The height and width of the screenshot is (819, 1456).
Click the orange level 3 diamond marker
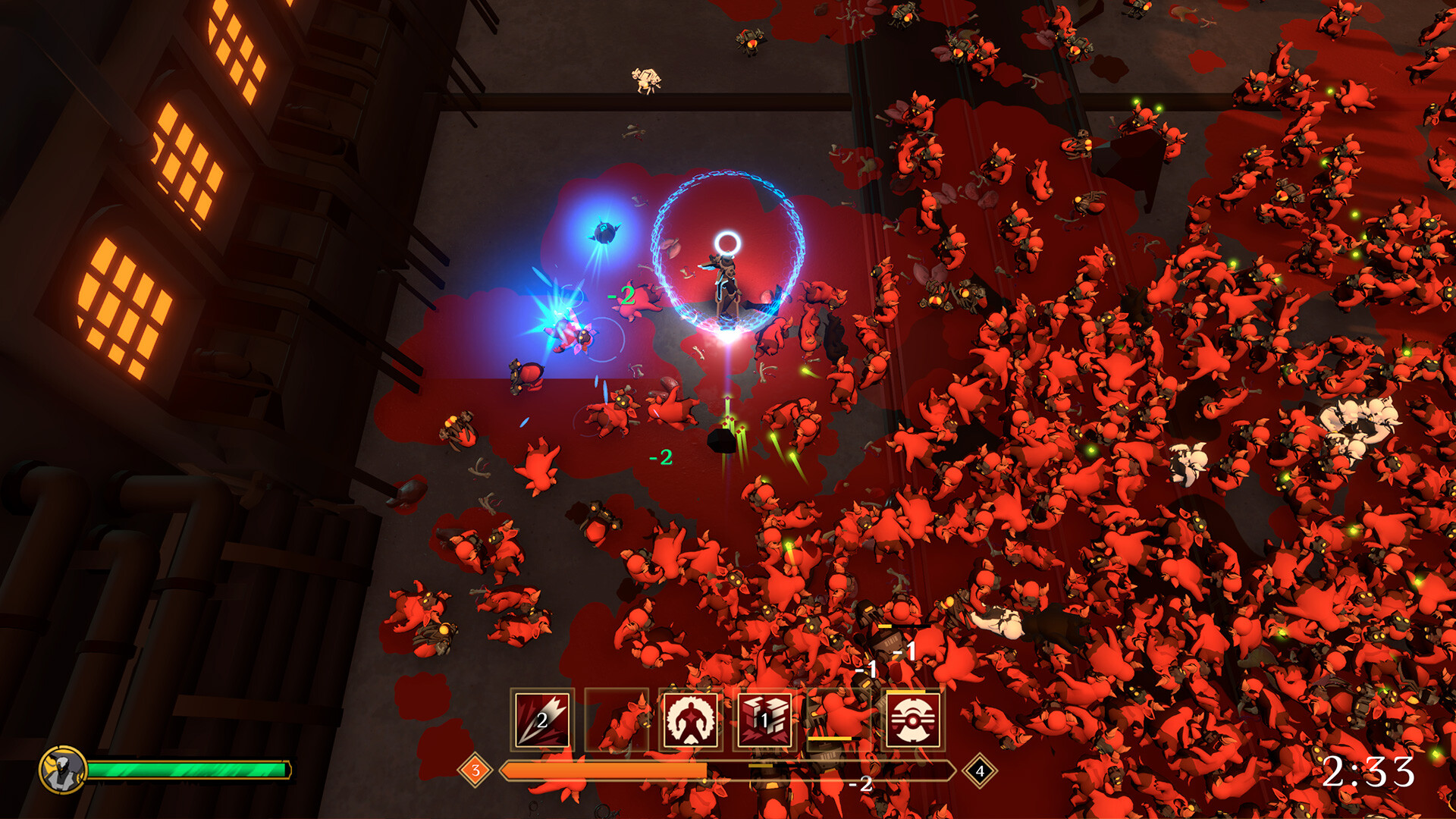coord(476,770)
